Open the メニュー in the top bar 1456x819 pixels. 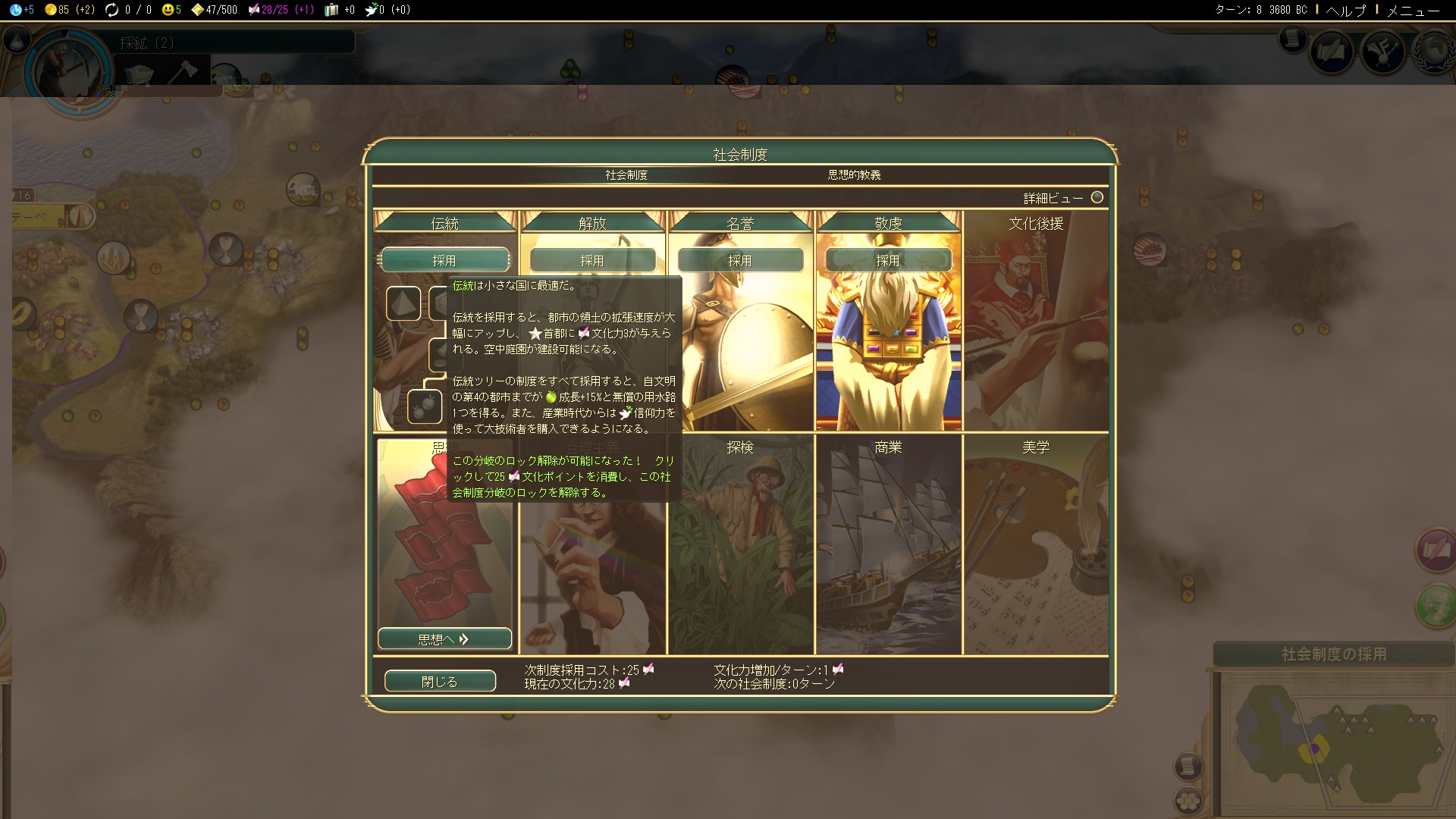(x=1413, y=10)
